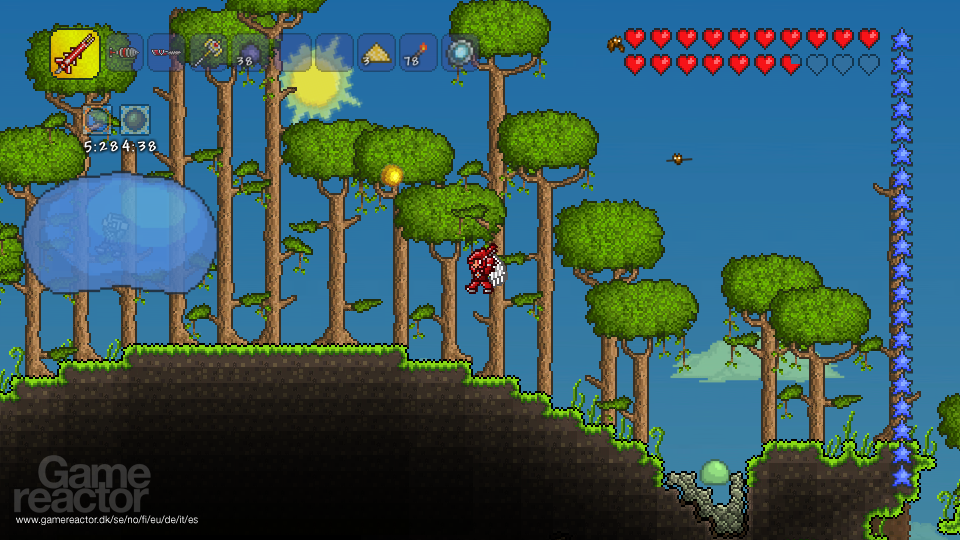
Task: Click the orb buff icon above 4:38
Action: click(x=135, y=121)
